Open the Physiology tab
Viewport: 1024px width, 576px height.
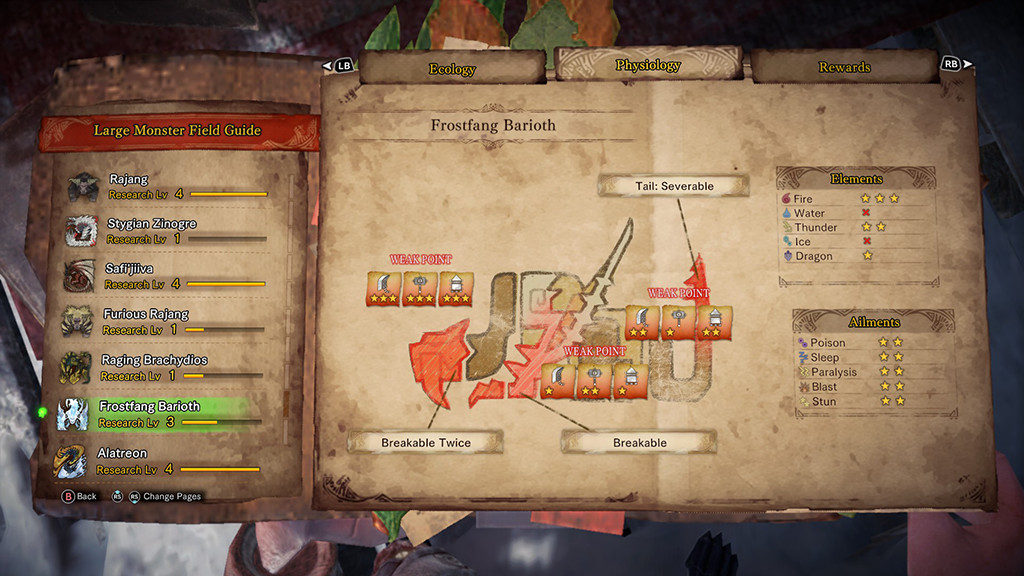tap(648, 65)
